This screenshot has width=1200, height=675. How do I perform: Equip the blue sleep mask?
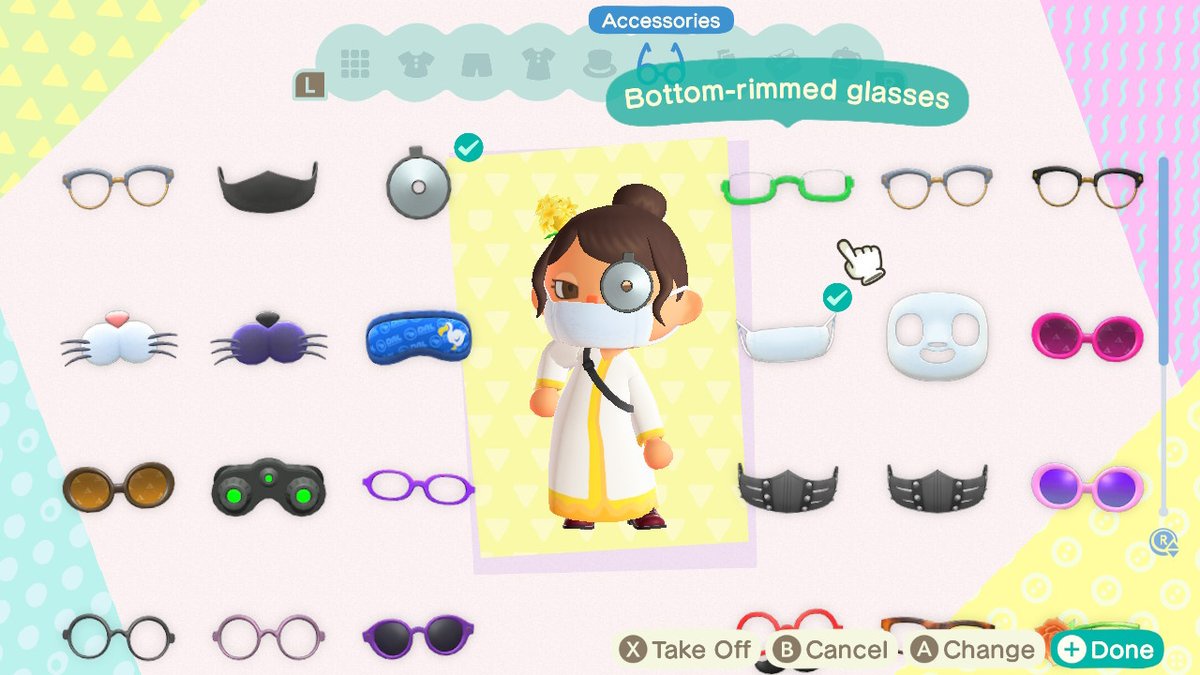[x=417, y=335]
